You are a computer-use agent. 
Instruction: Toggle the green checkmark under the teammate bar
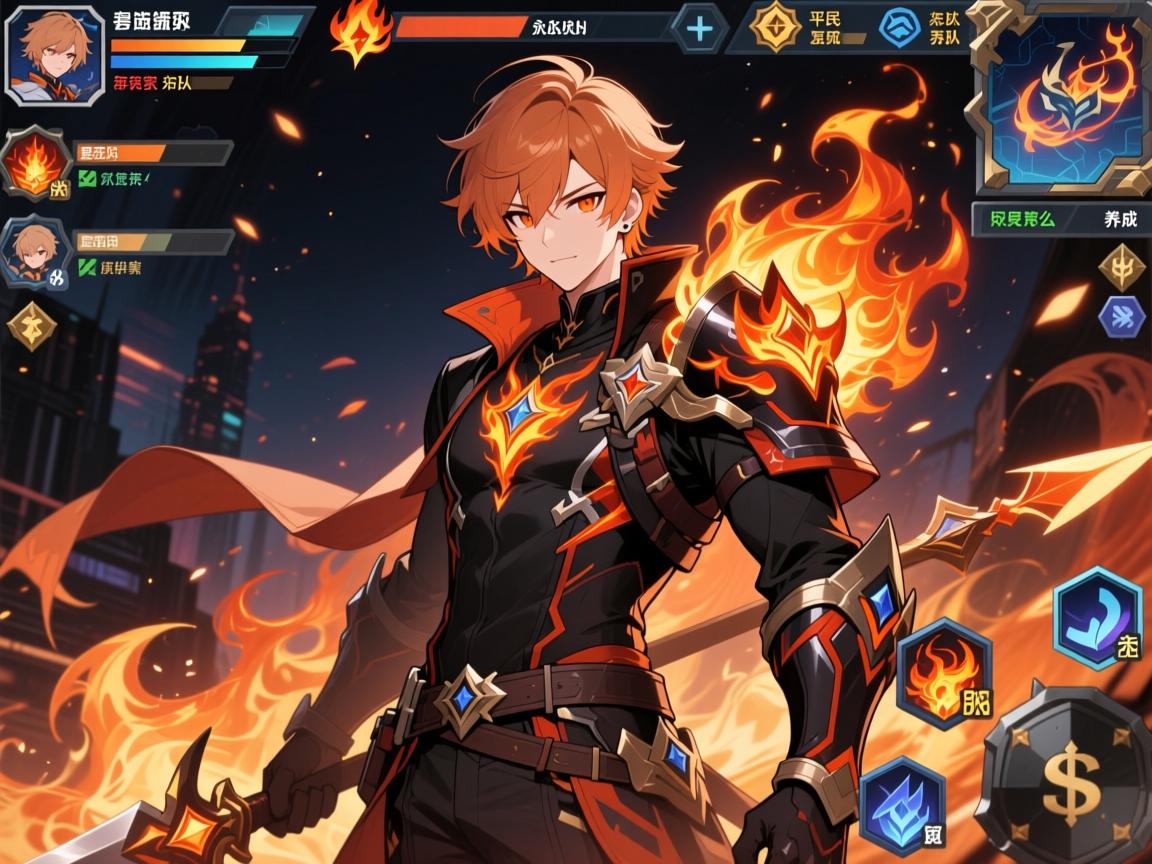pos(88,267)
